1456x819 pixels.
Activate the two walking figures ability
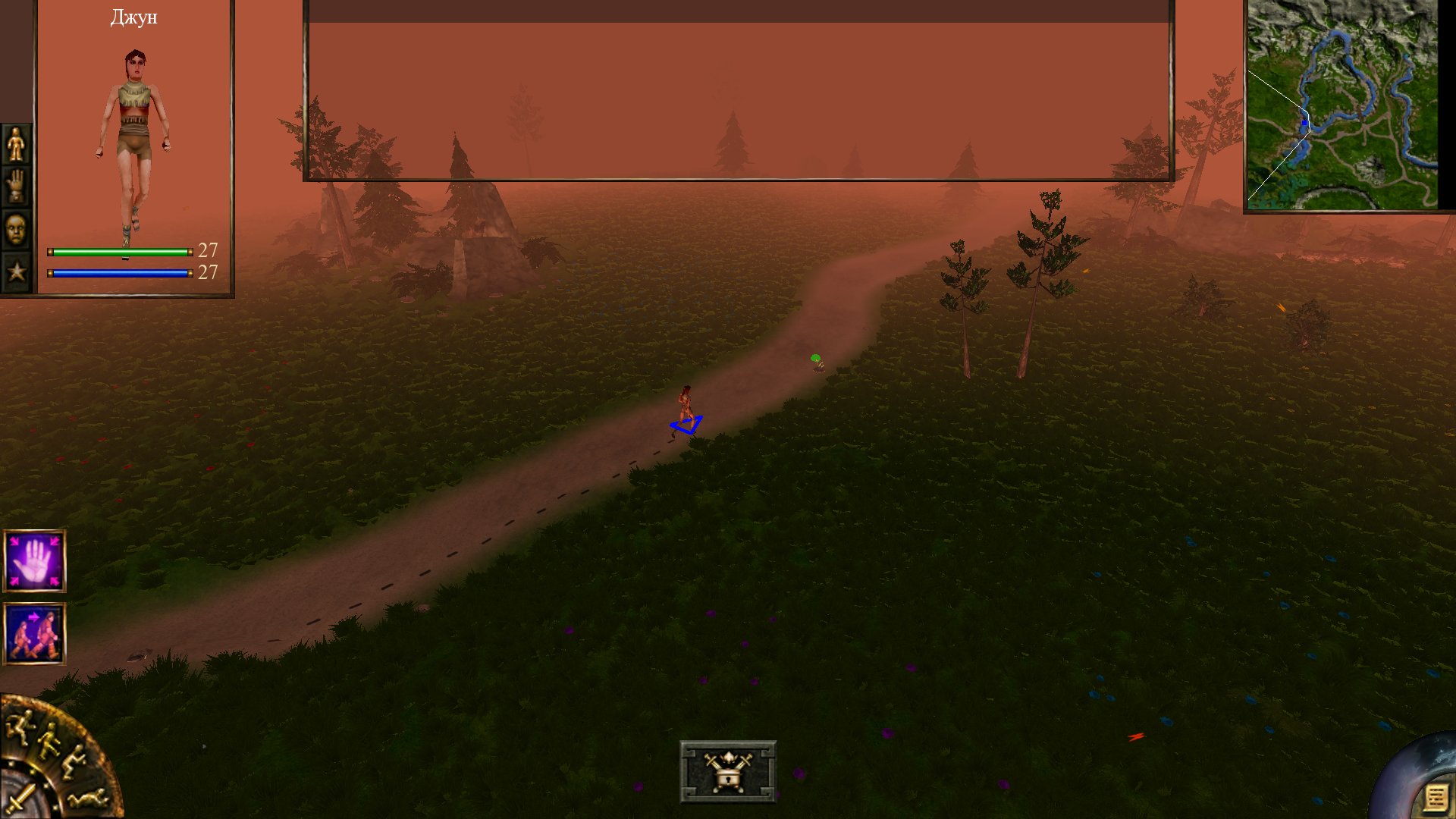pos(34,634)
